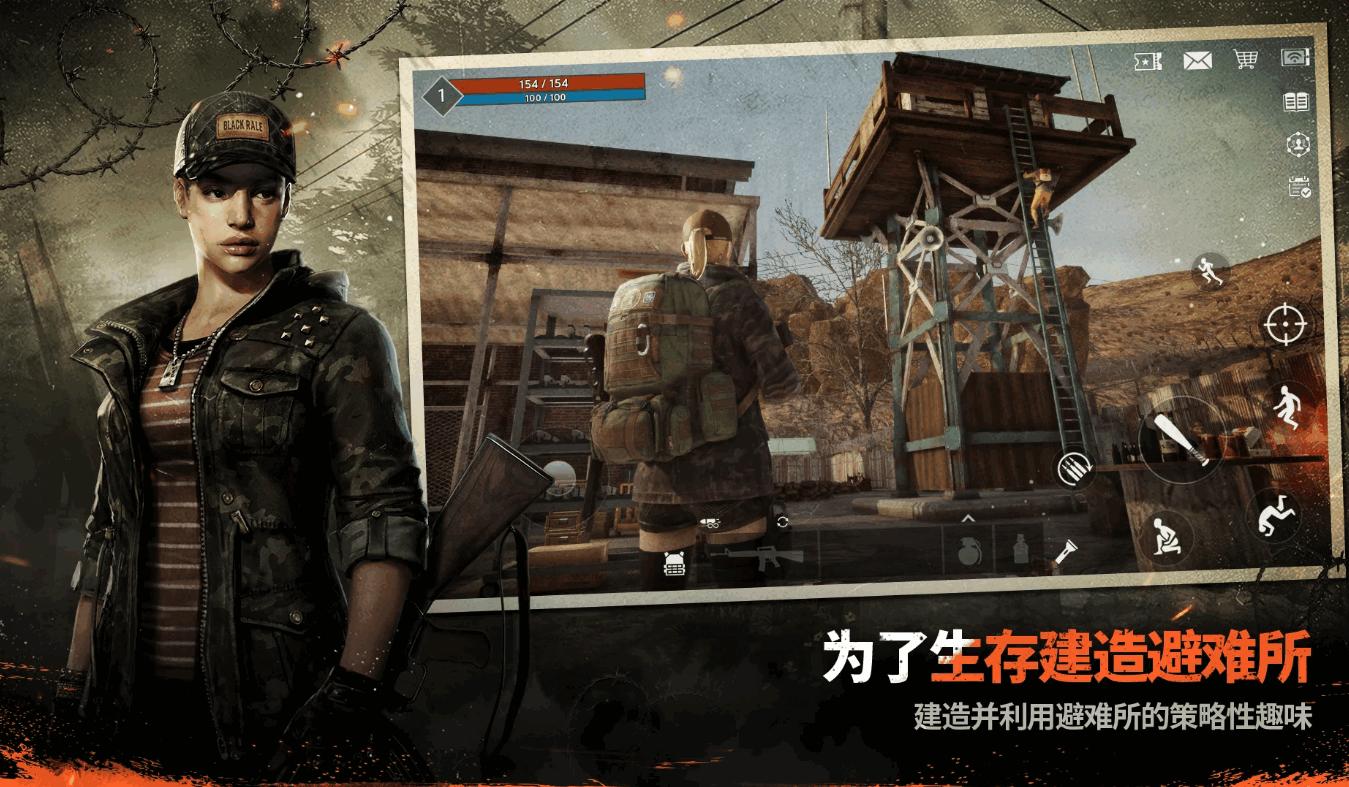The width and height of the screenshot is (1349, 787).
Task: Tap the grenade slot in the hotbar
Action: coord(970,551)
